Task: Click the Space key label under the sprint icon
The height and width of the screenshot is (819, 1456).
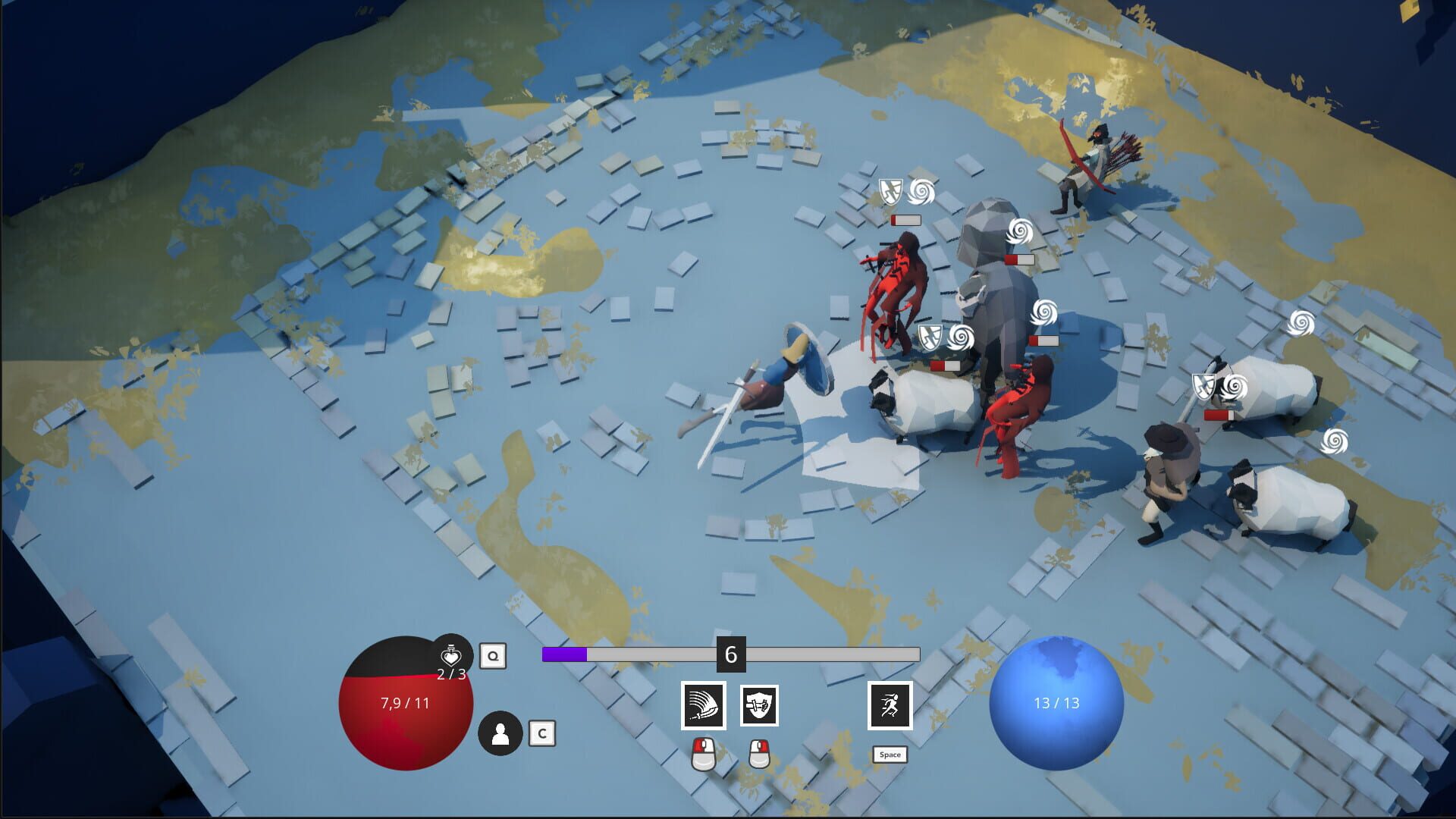Action: pos(891,755)
